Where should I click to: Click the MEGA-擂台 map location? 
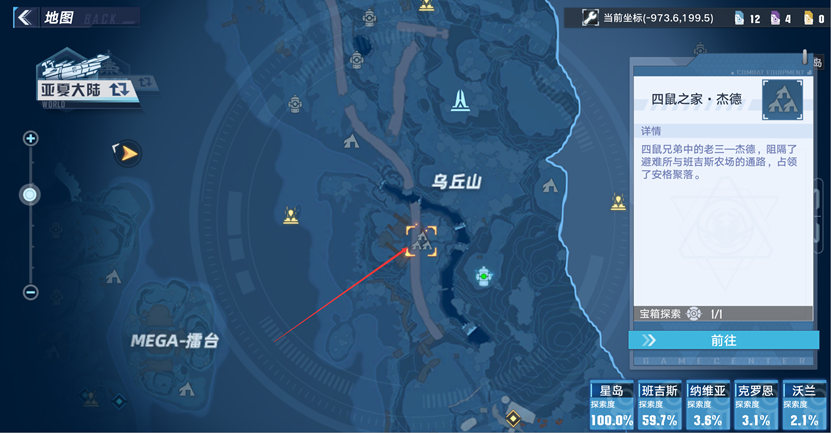click(x=175, y=341)
